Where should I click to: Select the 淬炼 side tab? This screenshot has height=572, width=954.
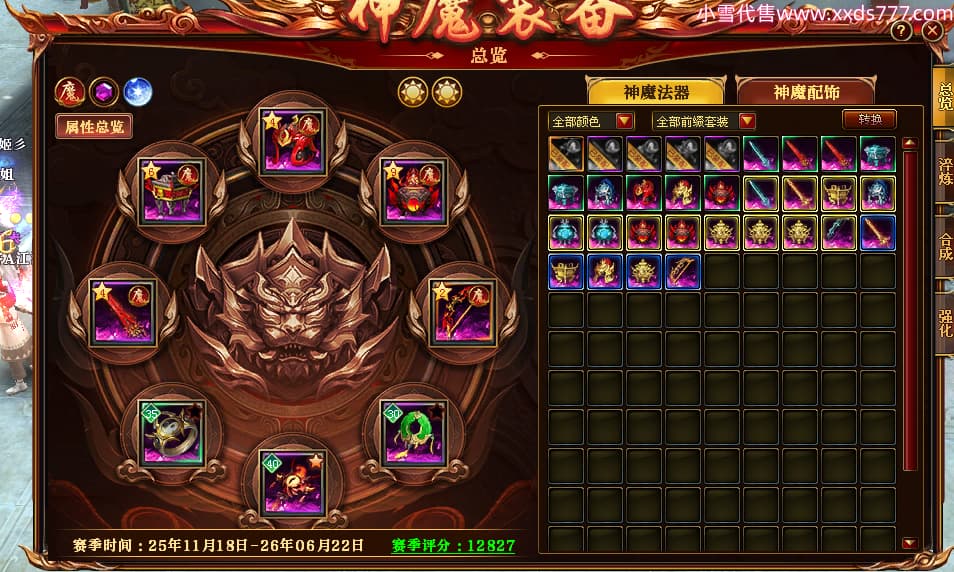(943, 171)
